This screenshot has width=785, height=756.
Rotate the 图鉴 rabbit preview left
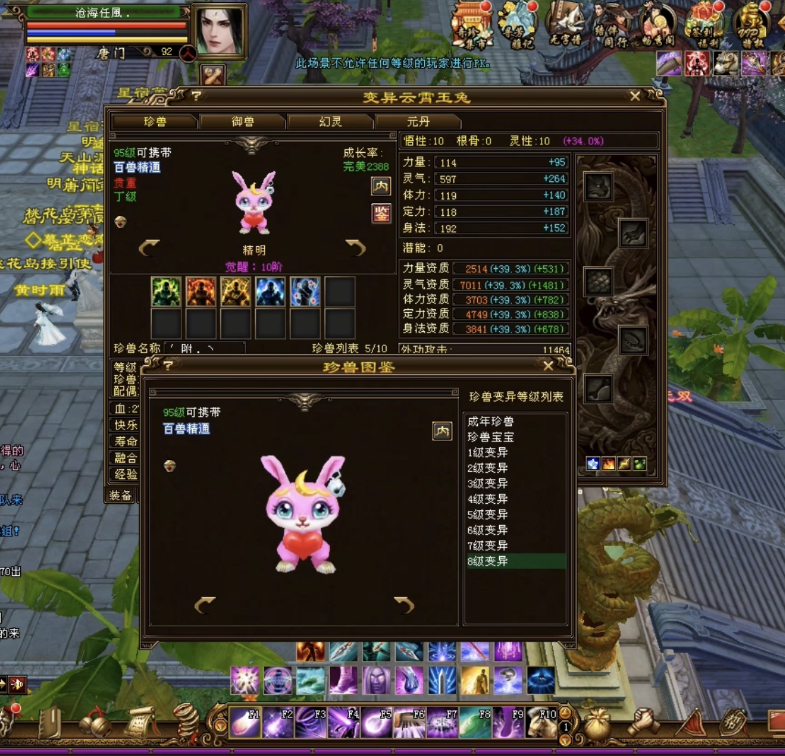coord(205,604)
